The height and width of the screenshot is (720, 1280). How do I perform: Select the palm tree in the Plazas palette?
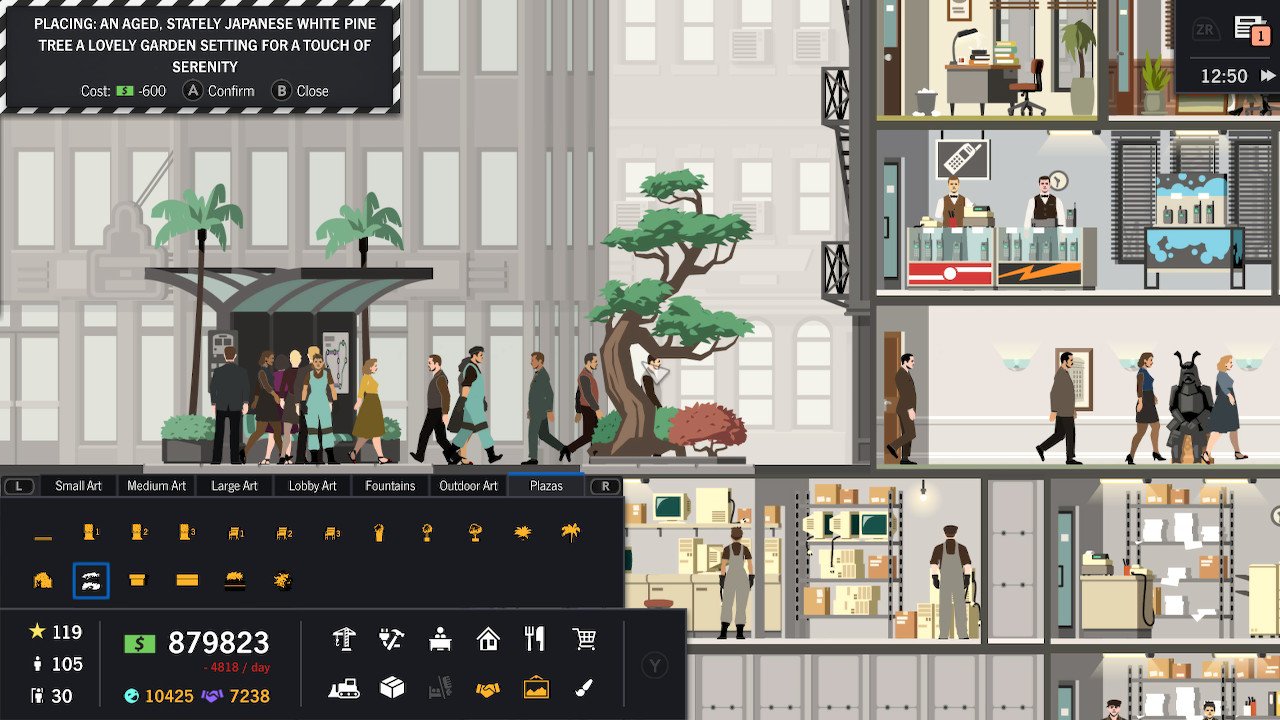coord(570,532)
